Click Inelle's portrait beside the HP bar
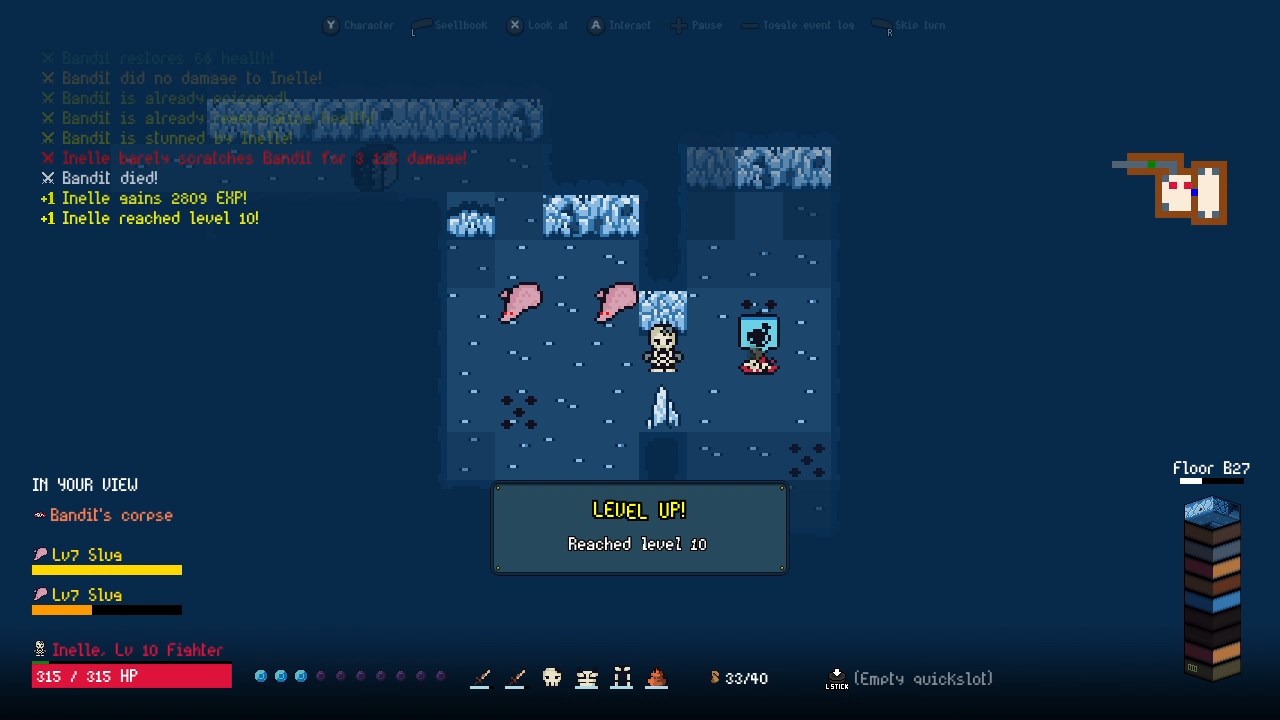 (38, 649)
